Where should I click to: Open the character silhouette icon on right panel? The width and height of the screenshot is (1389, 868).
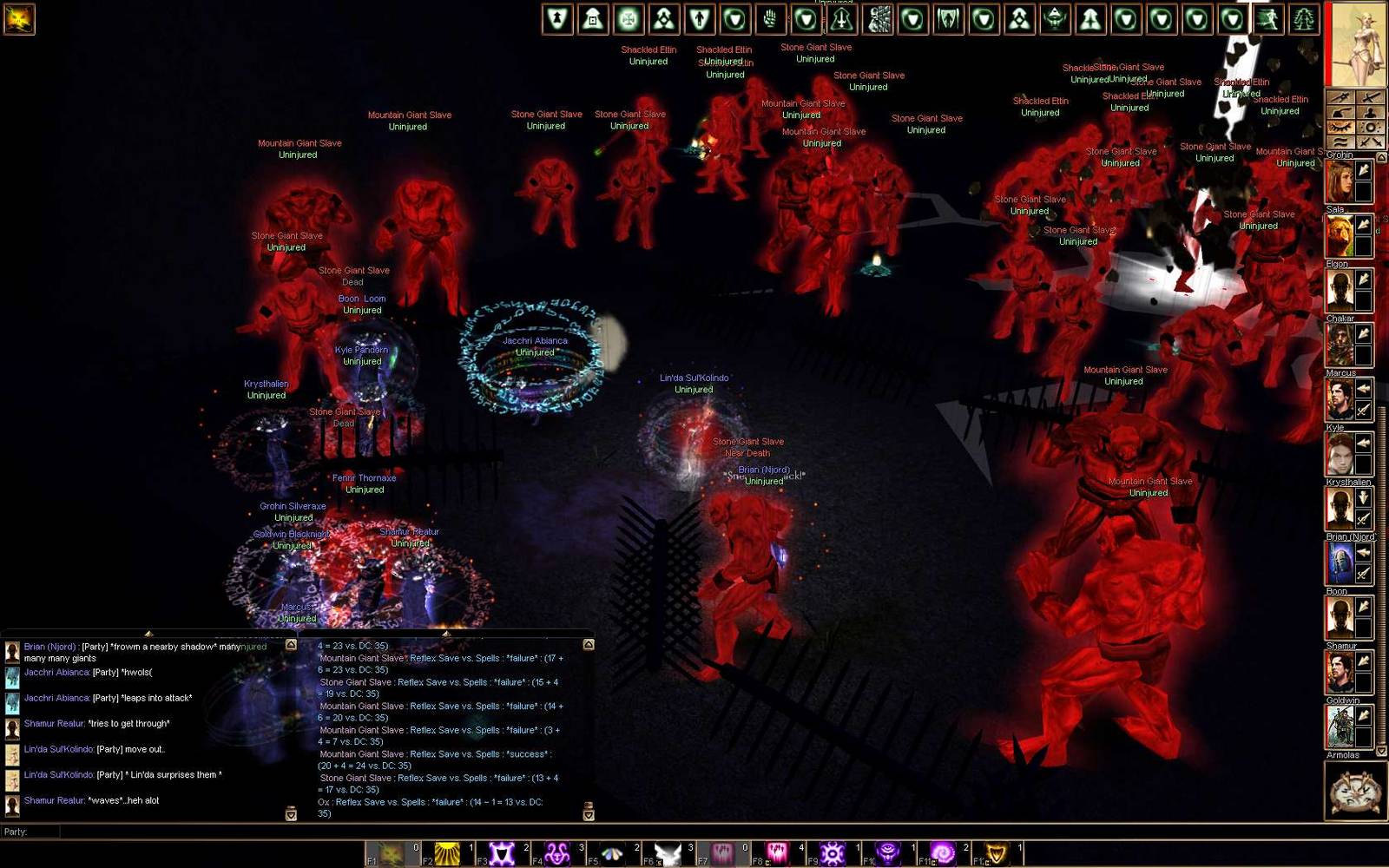tap(1370, 111)
